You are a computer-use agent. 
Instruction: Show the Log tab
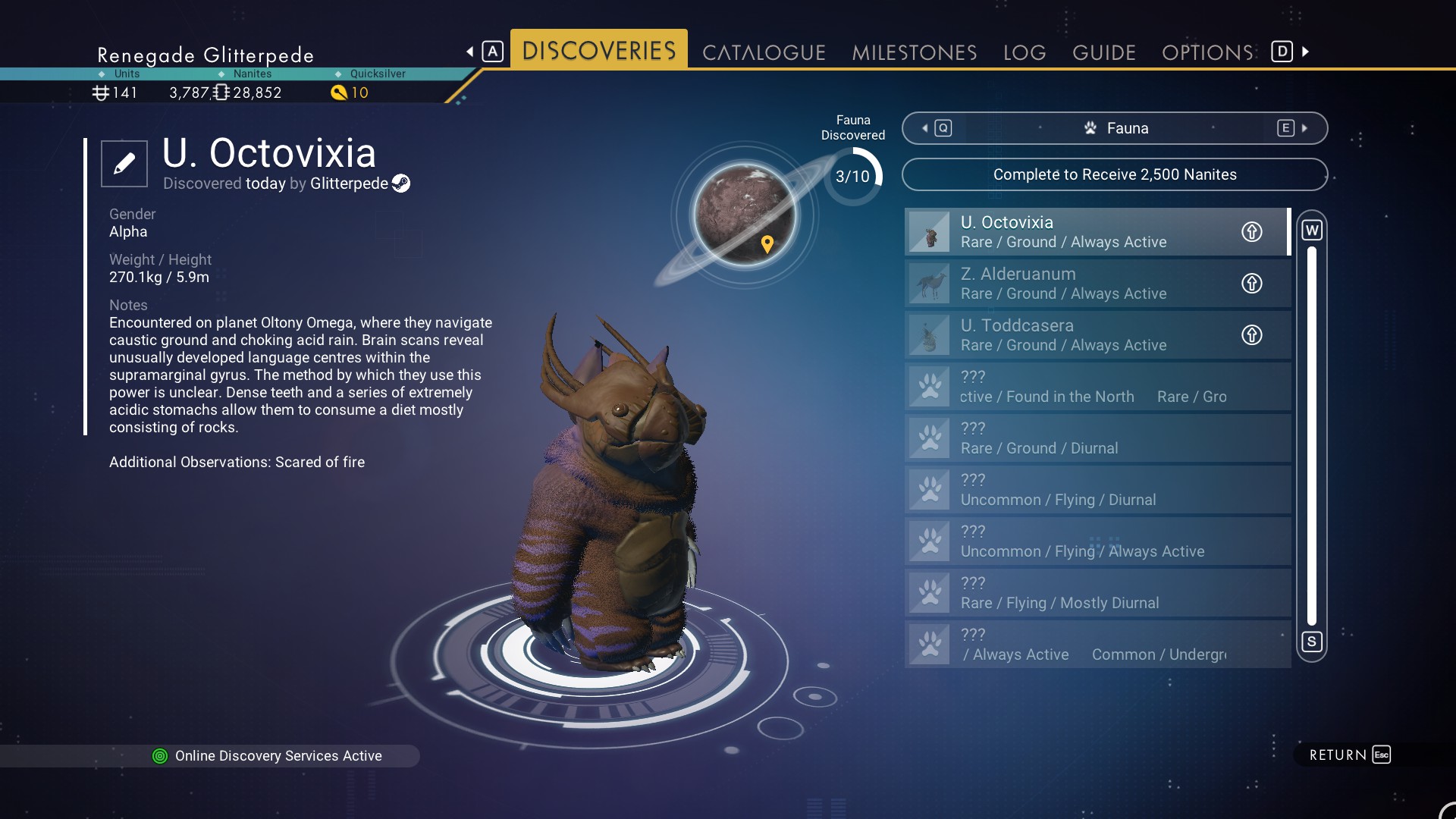pos(1025,52)
